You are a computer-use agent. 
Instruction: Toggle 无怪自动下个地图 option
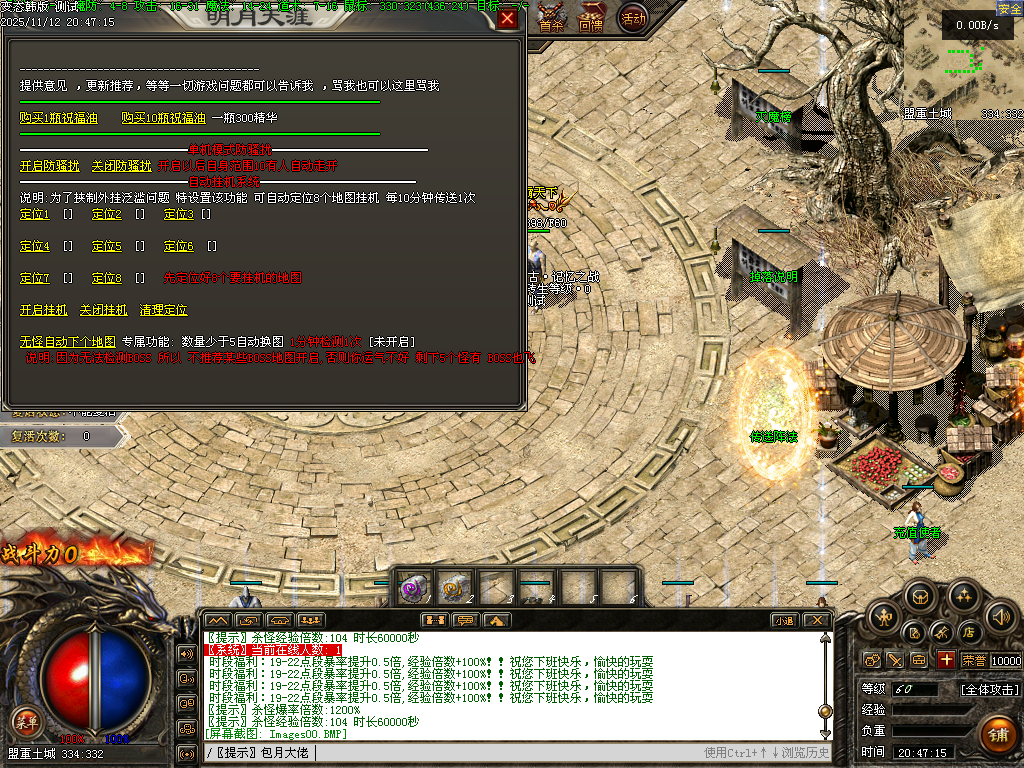click(68, 342)
